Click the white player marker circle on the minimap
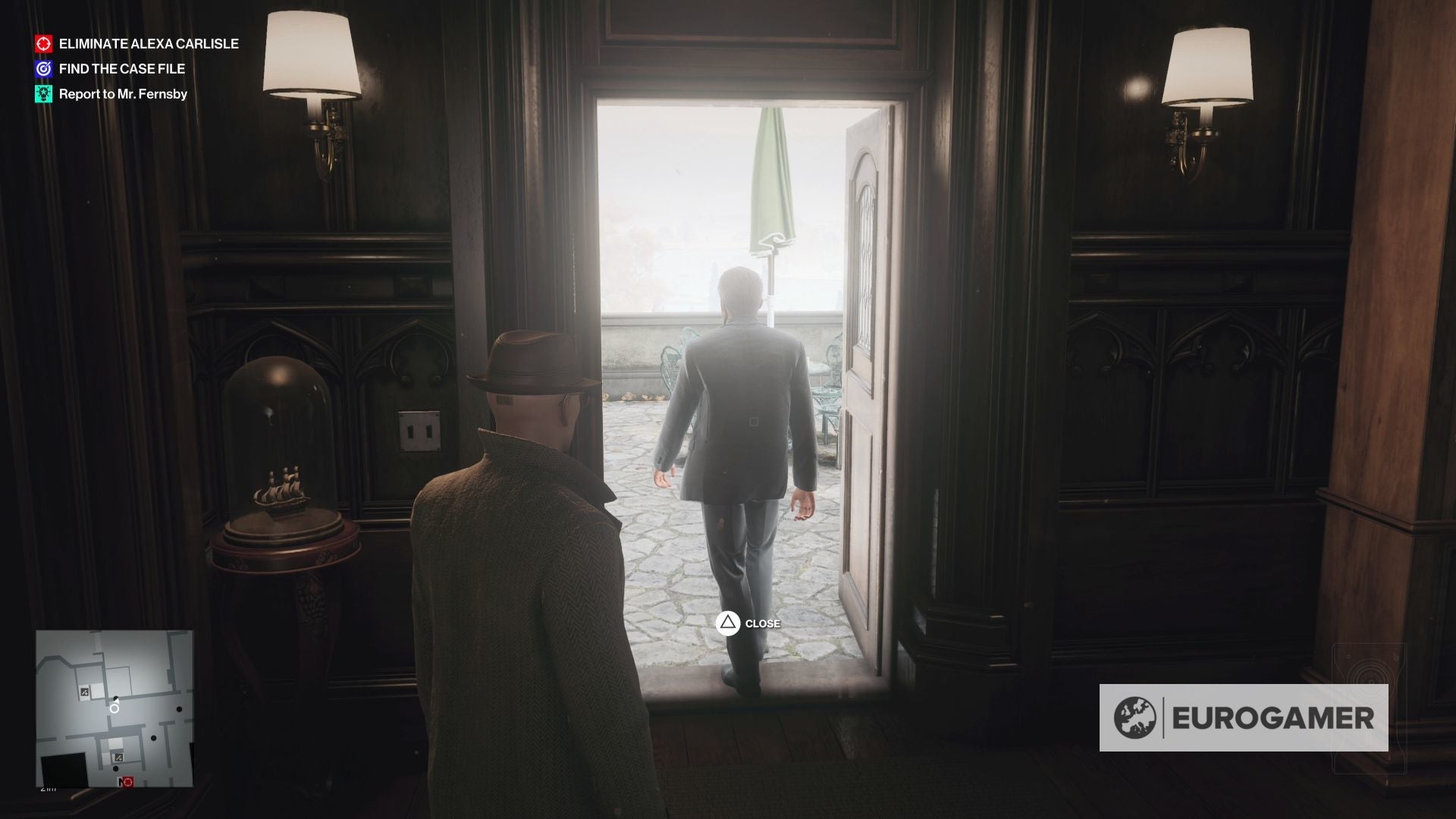The height and width of the screenshot is (819, 1456). [115, 709]
